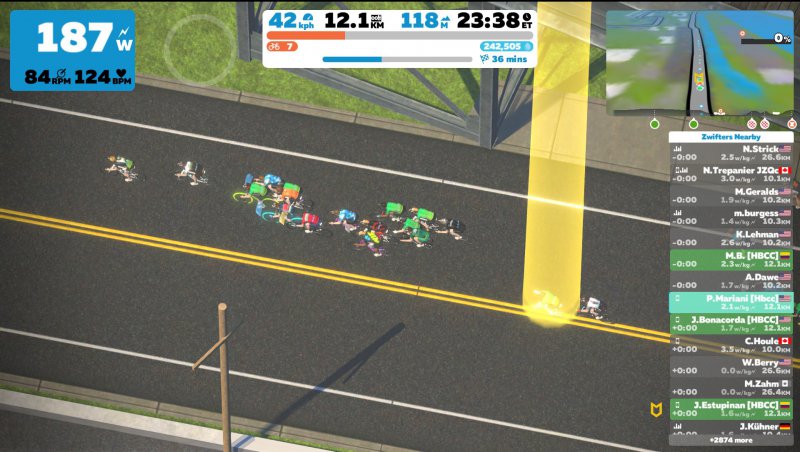Expand the +2874 more riders list

click(732, 440)
